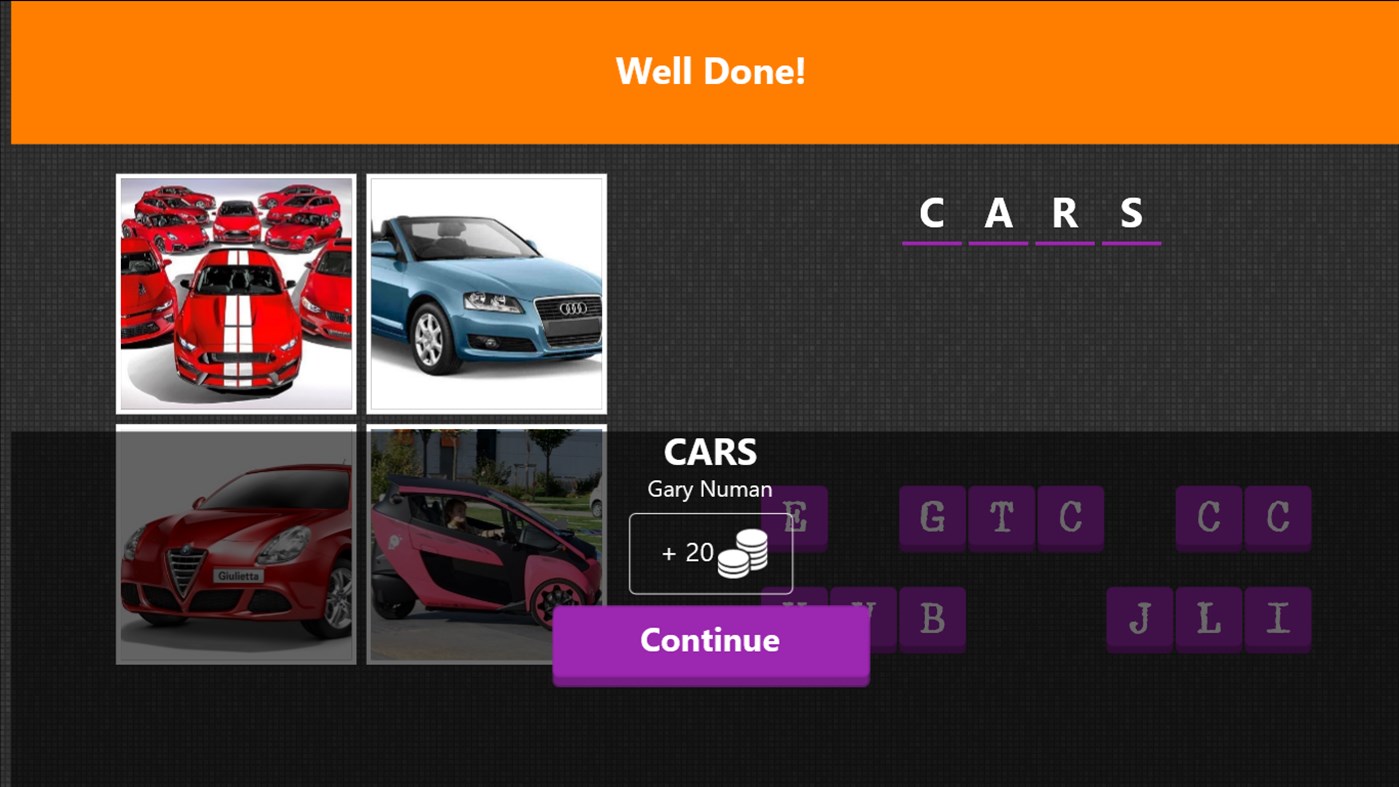Choose the letter tile L
The height and width of the screenshot is (787, 1399).
pos(1207,619)
